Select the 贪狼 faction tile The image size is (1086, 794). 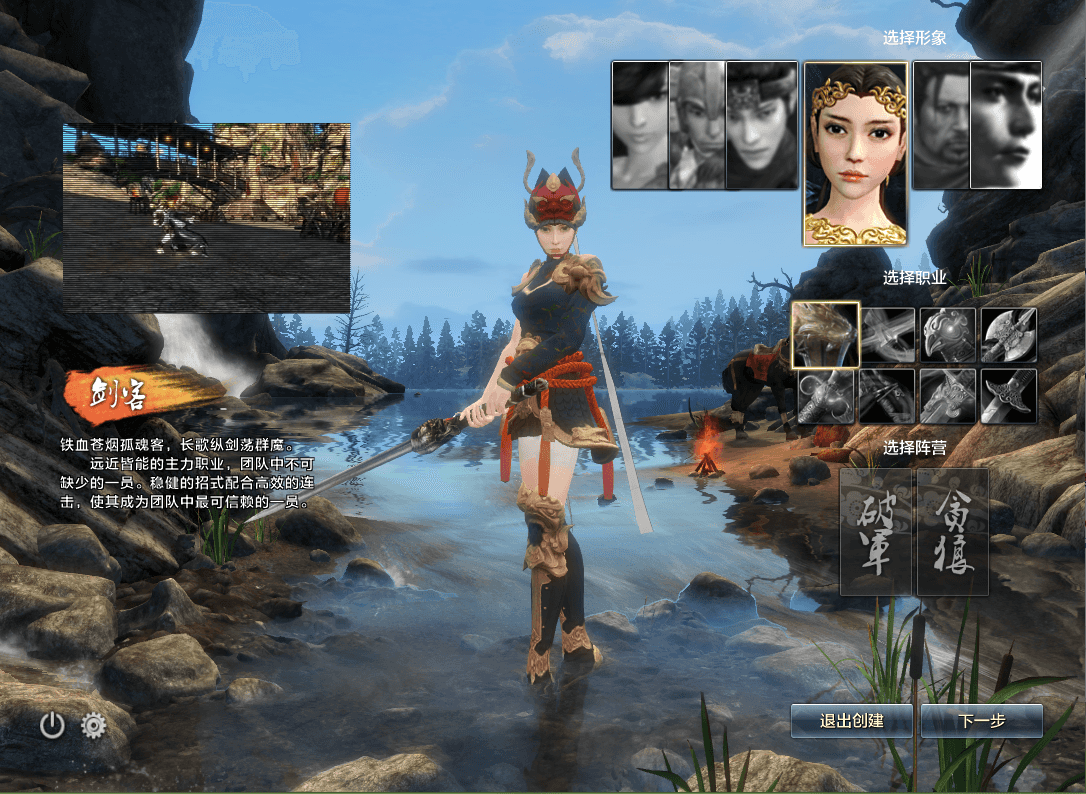953,532
